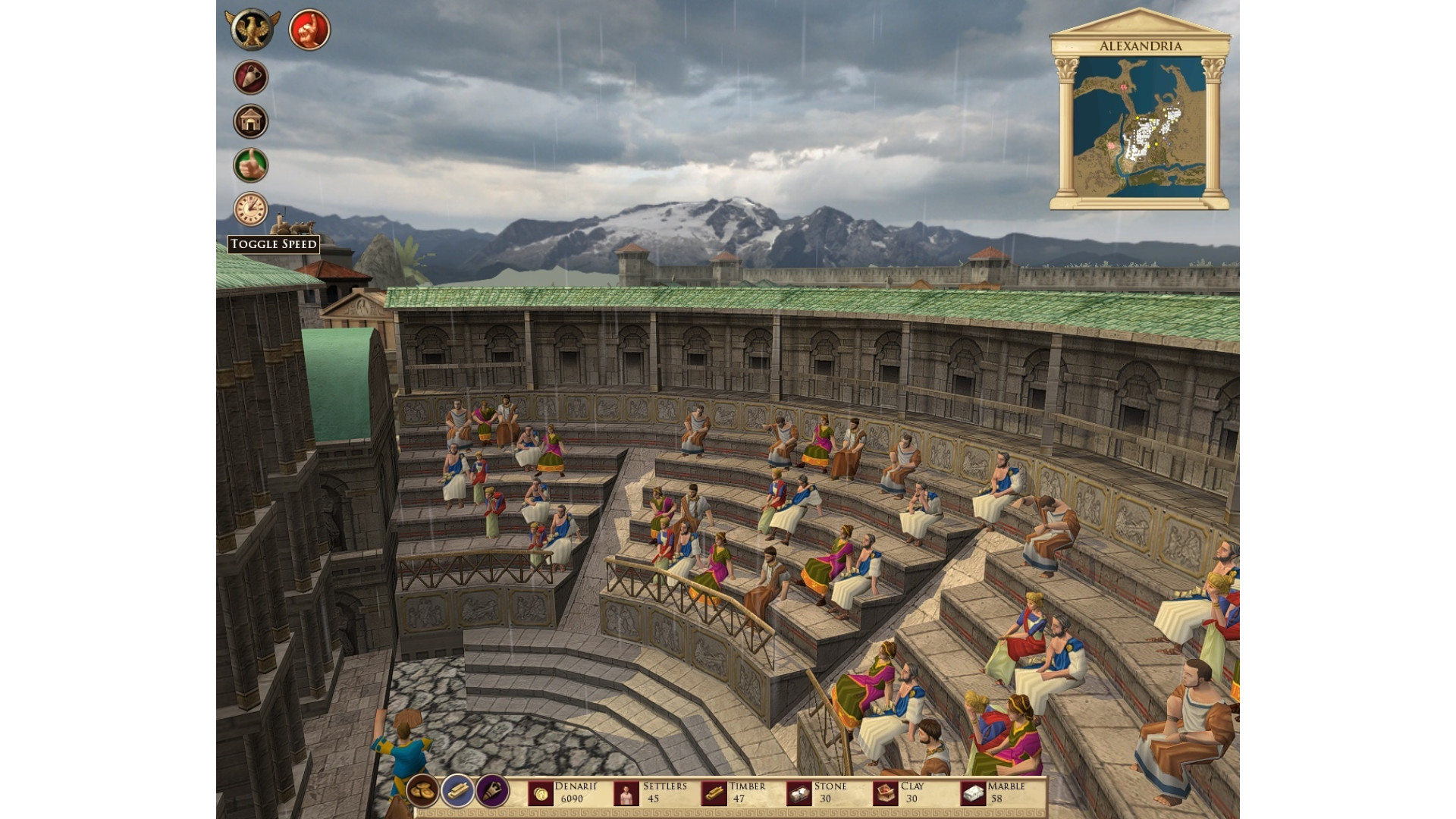This screenshot has height=819, width=1456.
Task: Click the red pointing hand button
Action: point(309,30)
